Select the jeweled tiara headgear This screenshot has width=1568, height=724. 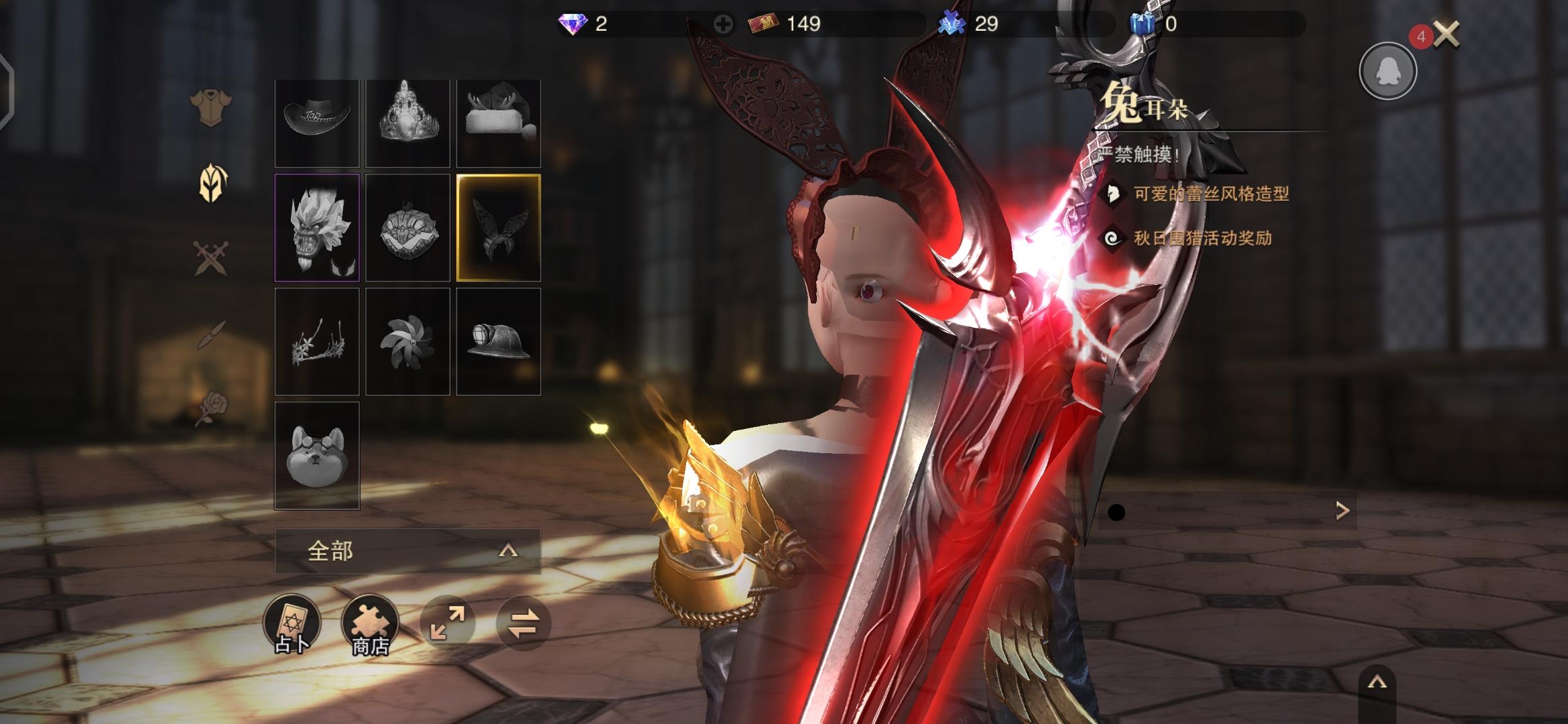(407, 123)
